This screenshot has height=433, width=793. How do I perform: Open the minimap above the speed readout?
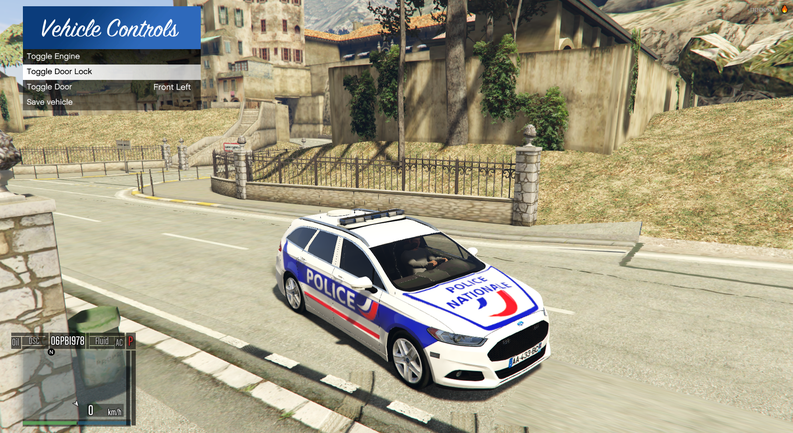(72, 374)
